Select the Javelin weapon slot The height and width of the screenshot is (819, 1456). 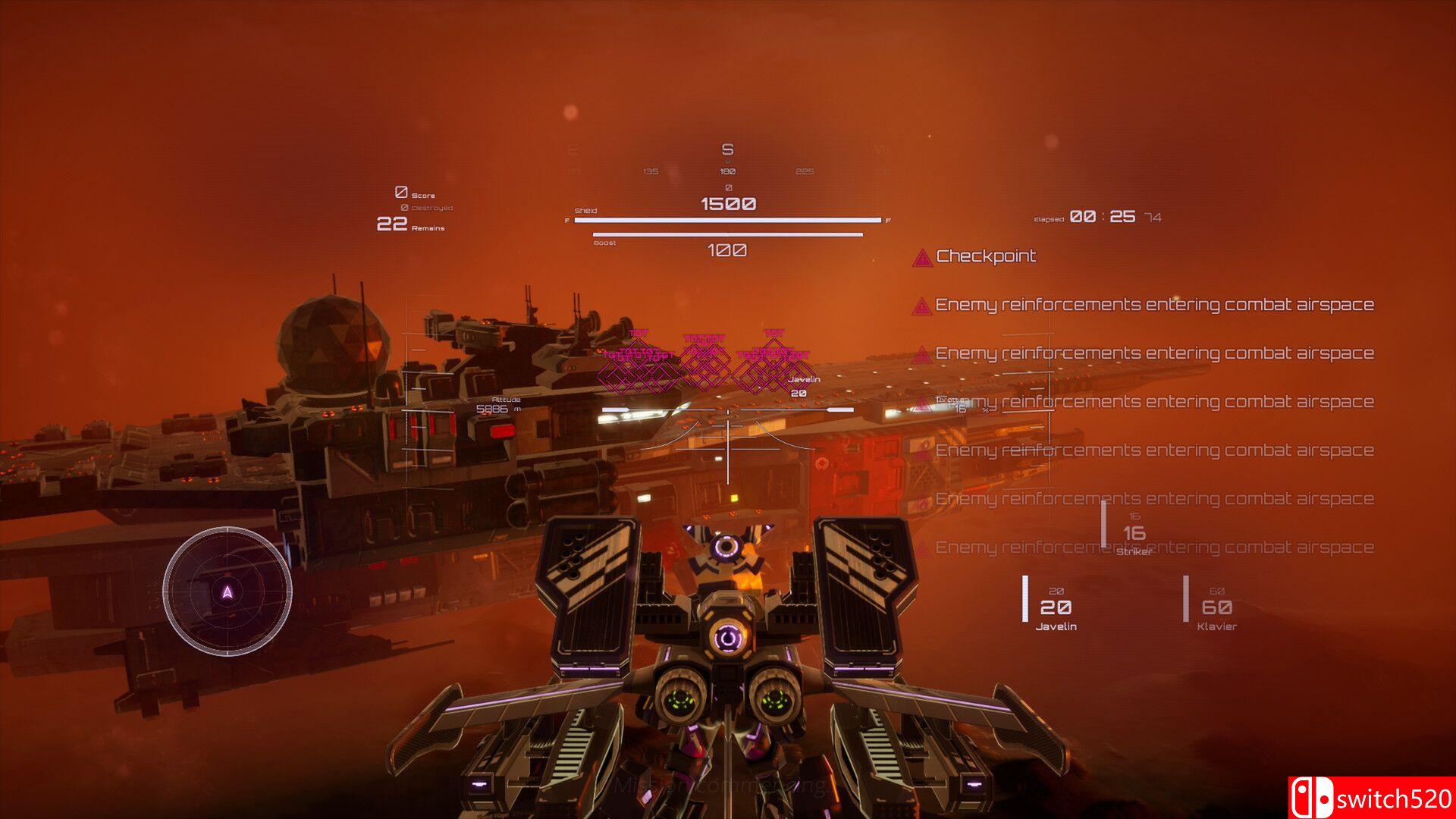point(1055,609)
